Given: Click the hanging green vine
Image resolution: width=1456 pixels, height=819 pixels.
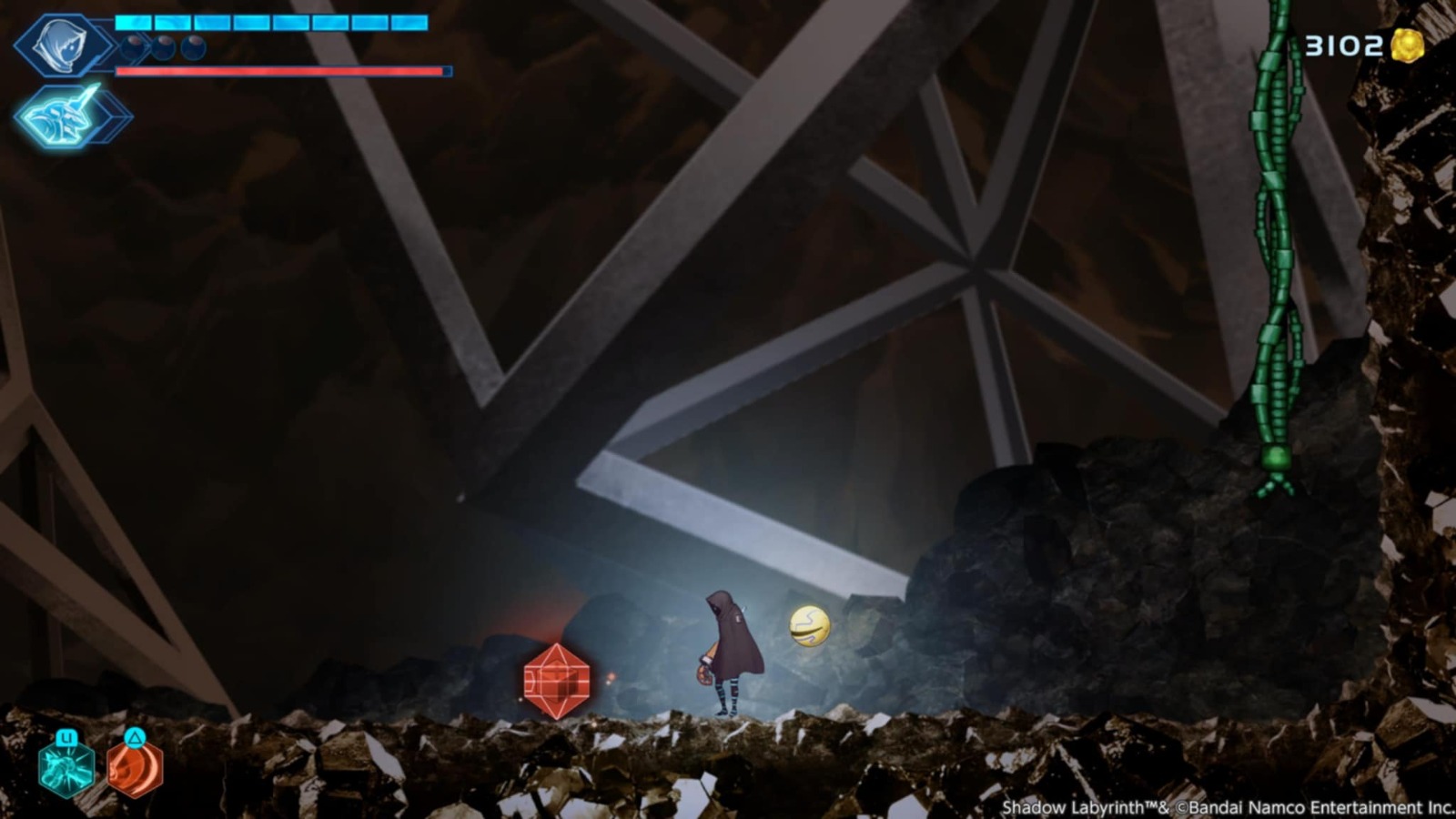Looking at the screenshot, I should [1274, 227].
